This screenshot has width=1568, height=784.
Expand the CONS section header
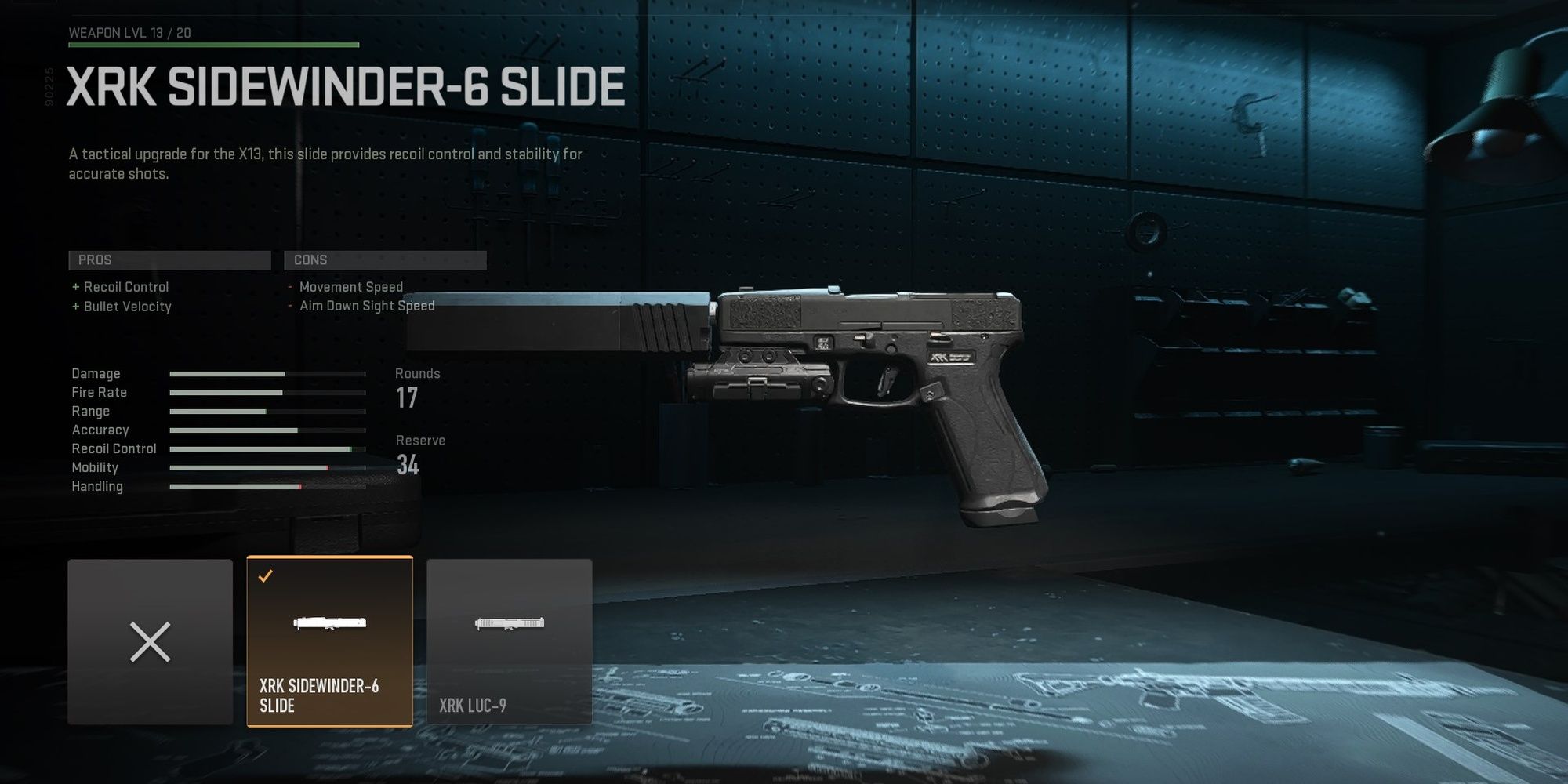385,260
